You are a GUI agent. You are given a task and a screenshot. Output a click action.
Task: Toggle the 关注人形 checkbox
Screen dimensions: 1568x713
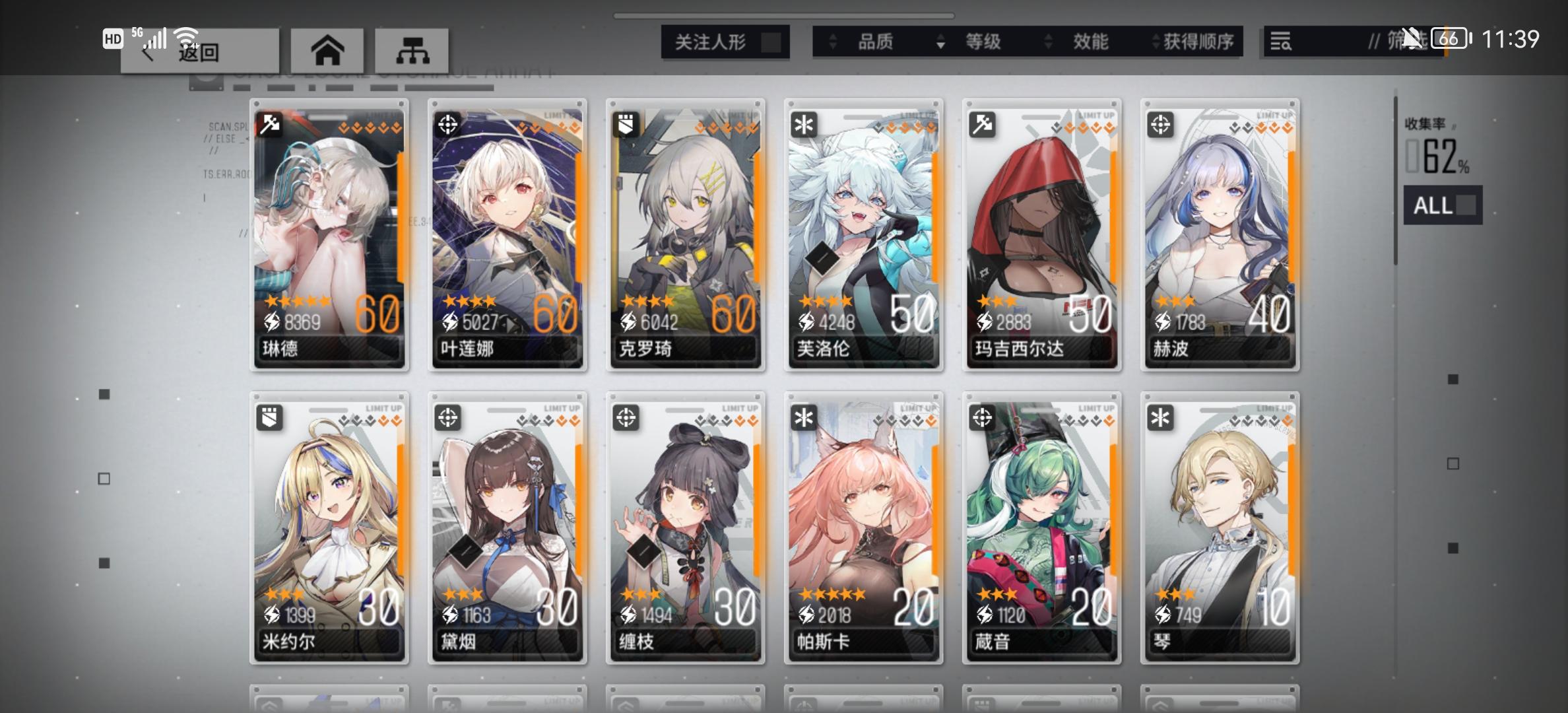[x=768, y=41]
